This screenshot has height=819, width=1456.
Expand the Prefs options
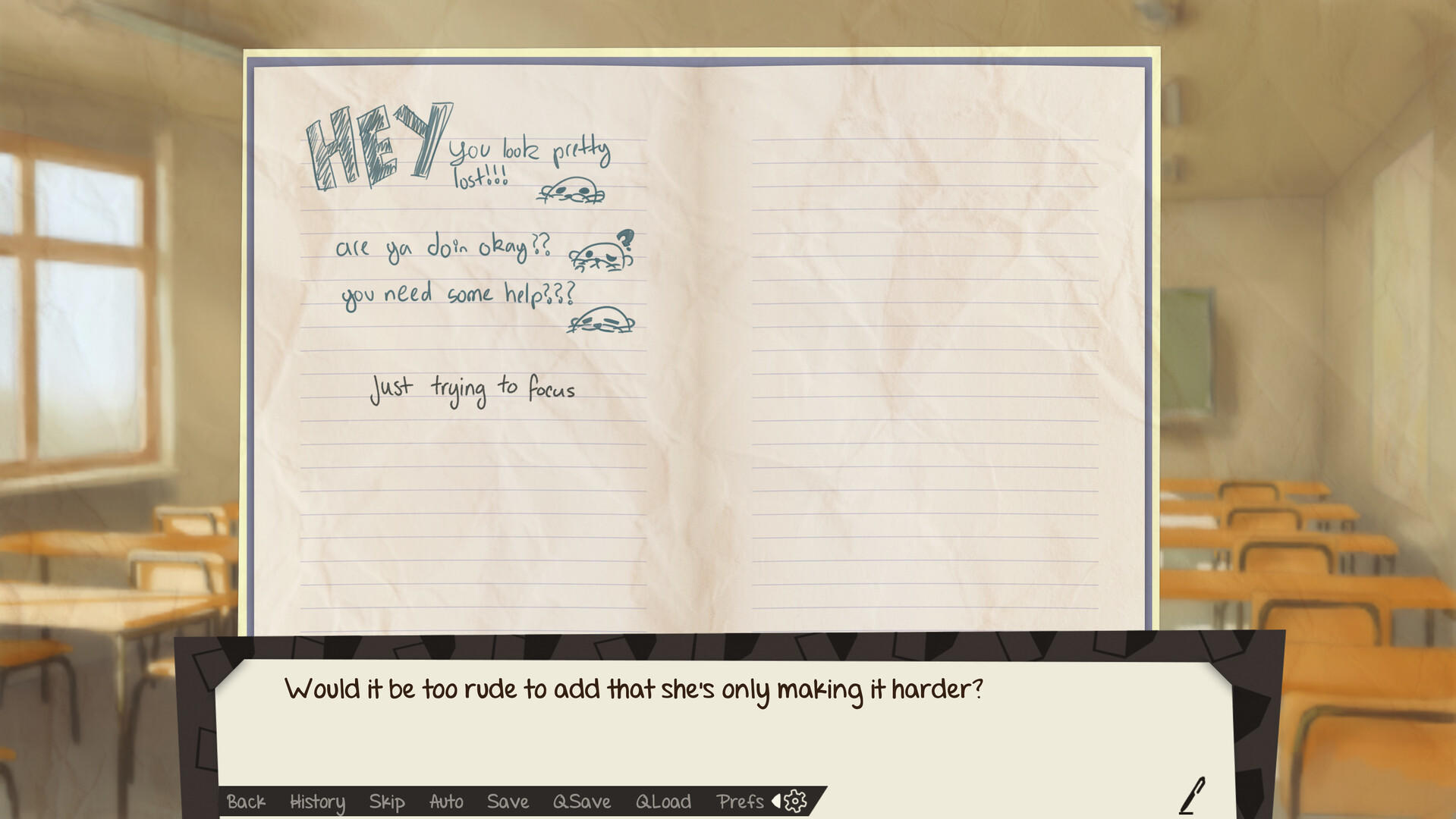tap(741, 802)
